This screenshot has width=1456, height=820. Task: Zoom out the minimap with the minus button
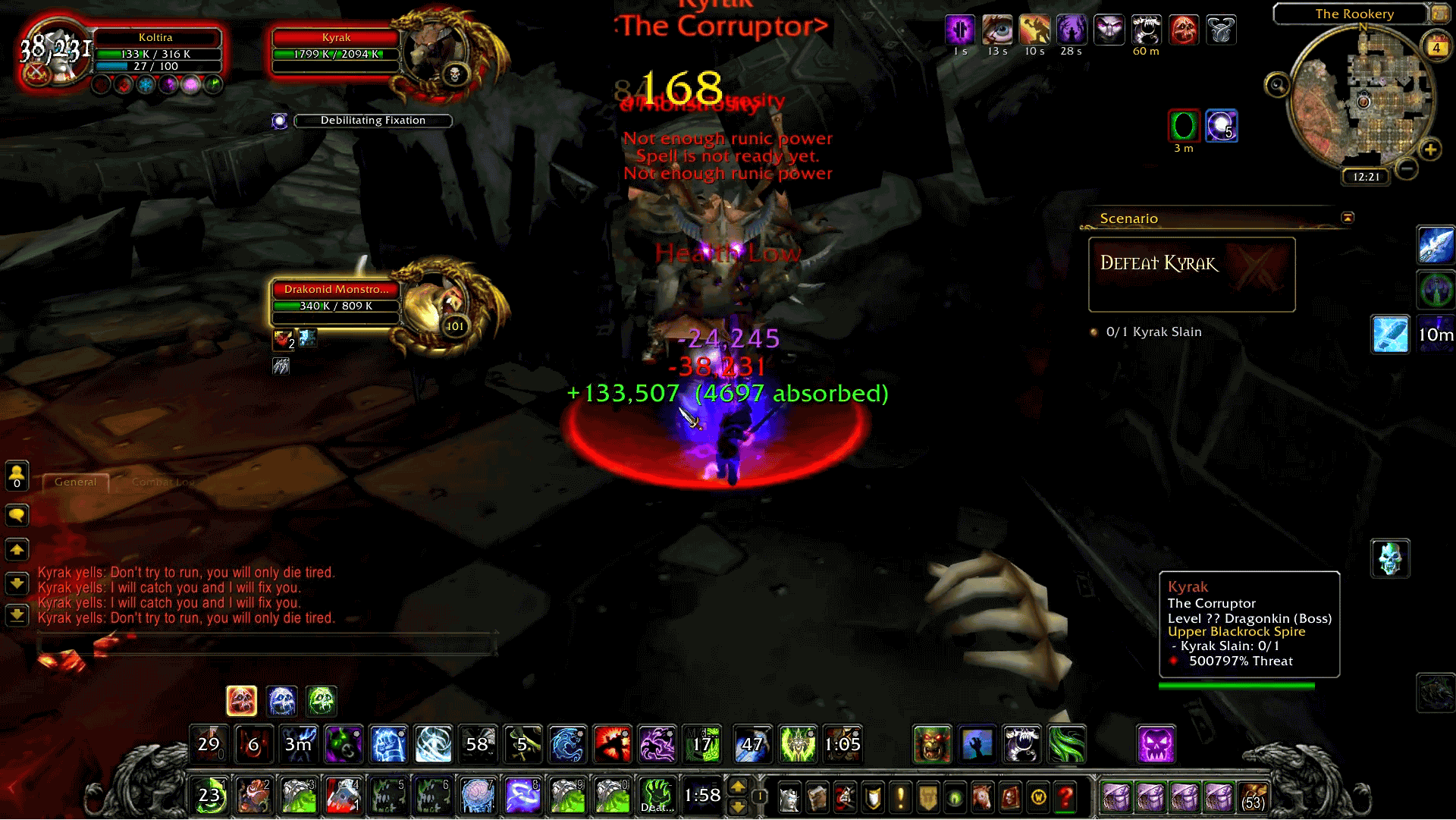click(1407, 168)
